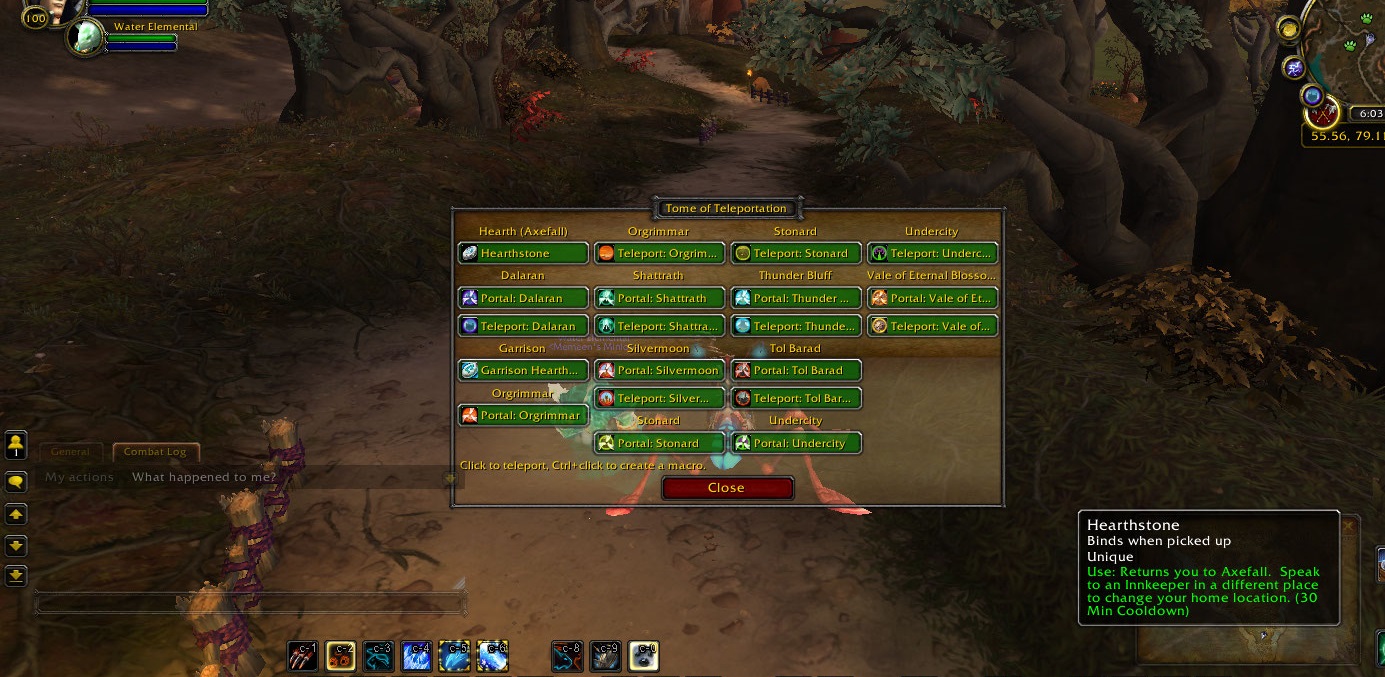Select the Portal: Orgrimmar button
Viewport: 1385px width, 677px height.
point(523,416)
